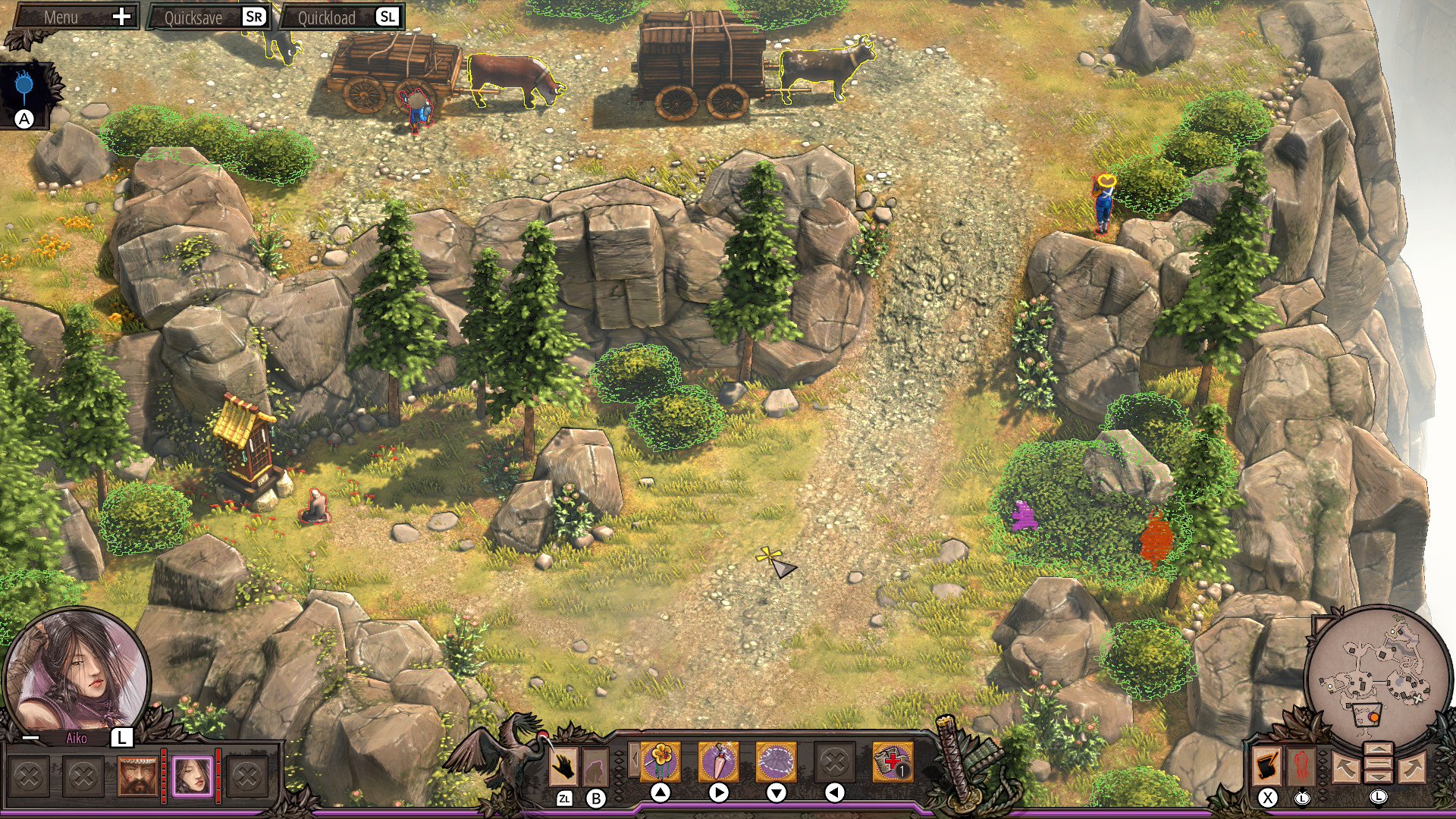
Task: Rotate the camera right with curved arrow
Action: coord(1412,767)
